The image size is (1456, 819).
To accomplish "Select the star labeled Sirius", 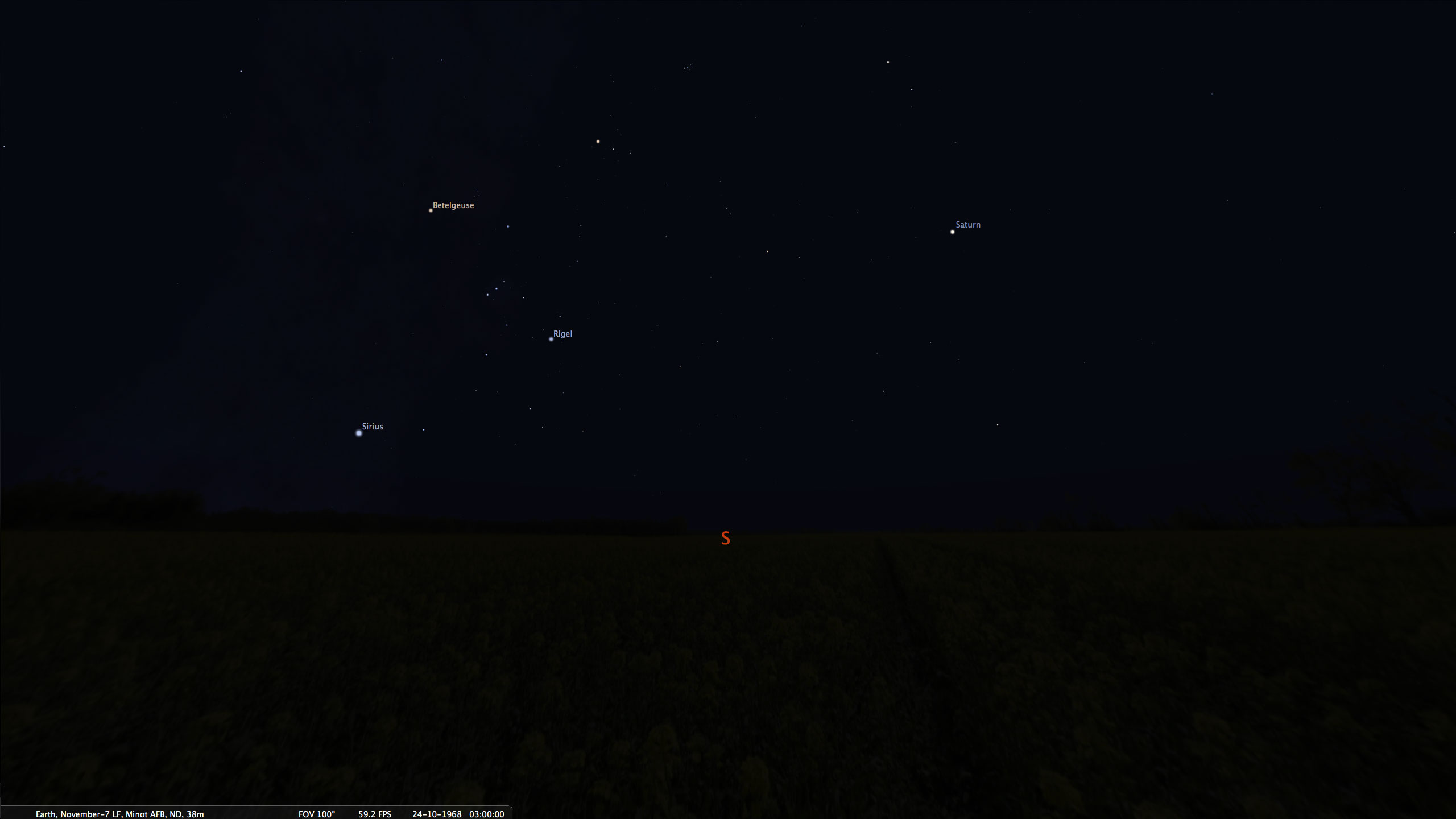I will pyautogui.click(x=359, y=433).
